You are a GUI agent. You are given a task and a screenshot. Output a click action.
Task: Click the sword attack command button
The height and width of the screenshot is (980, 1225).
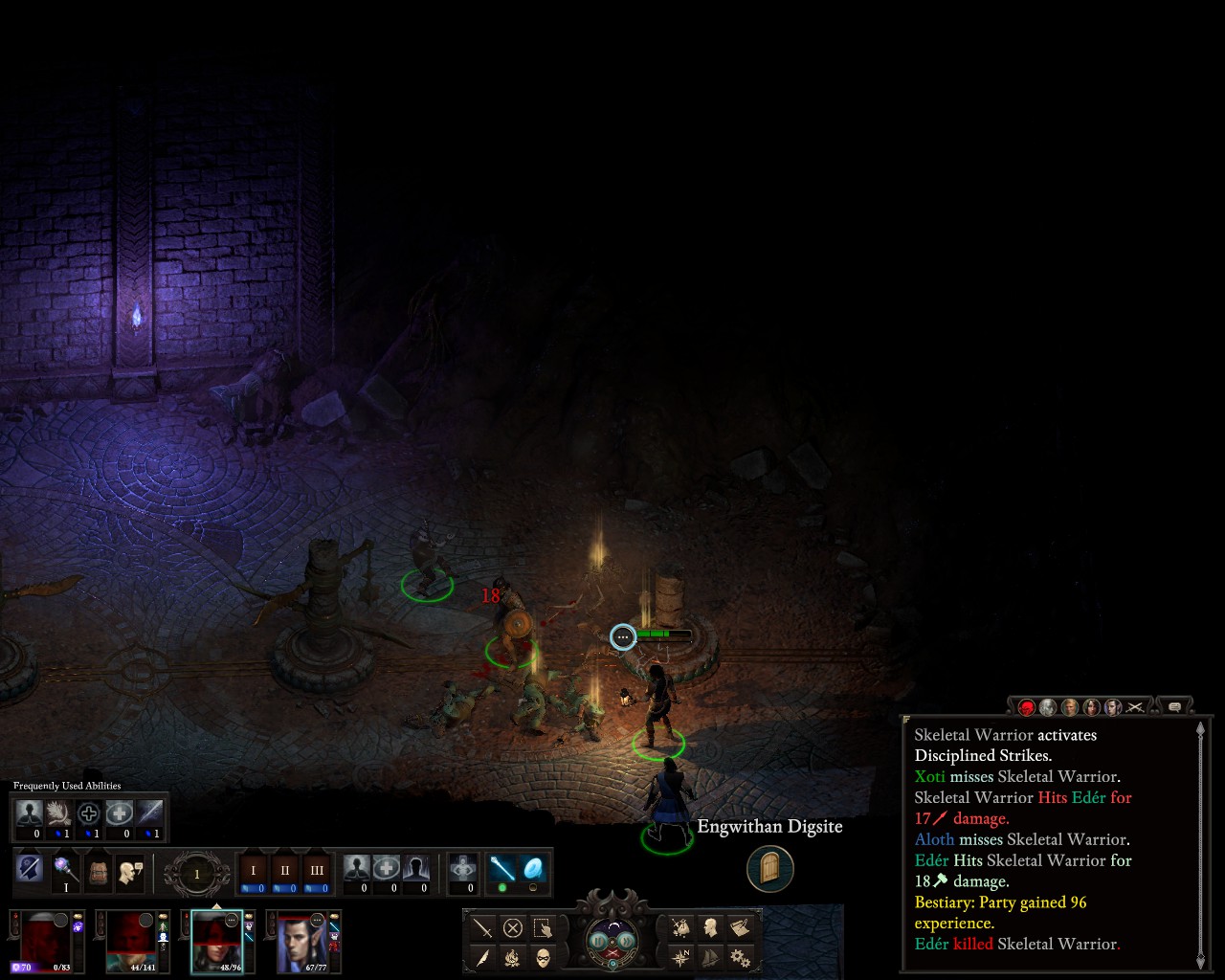click(x=483, y=927)
